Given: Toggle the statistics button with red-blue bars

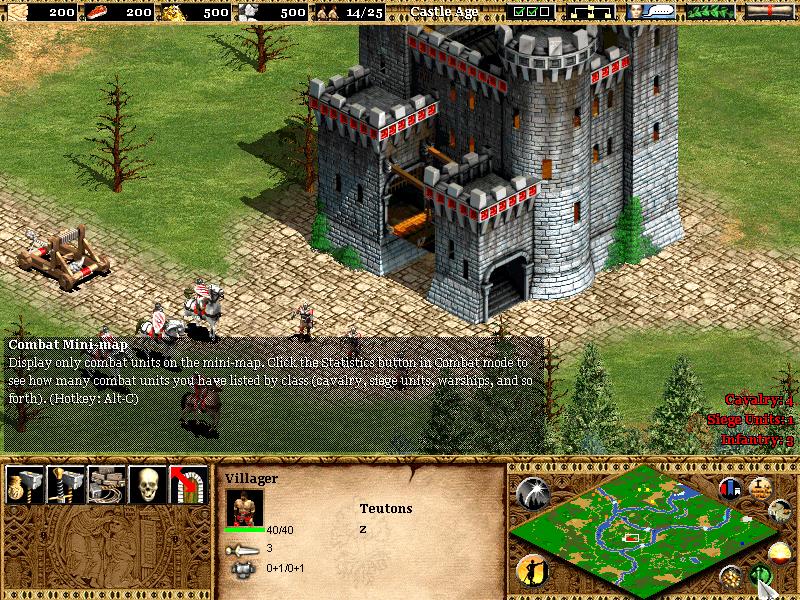Looking at the screenshot, I should click(729, 489).
